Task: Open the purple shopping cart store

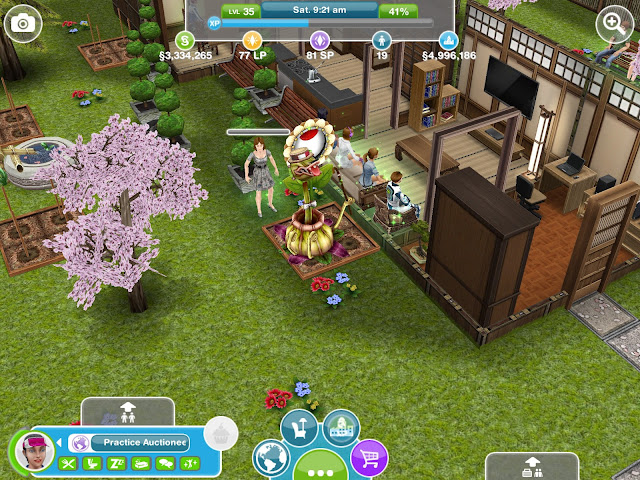Action: (370, 459)
